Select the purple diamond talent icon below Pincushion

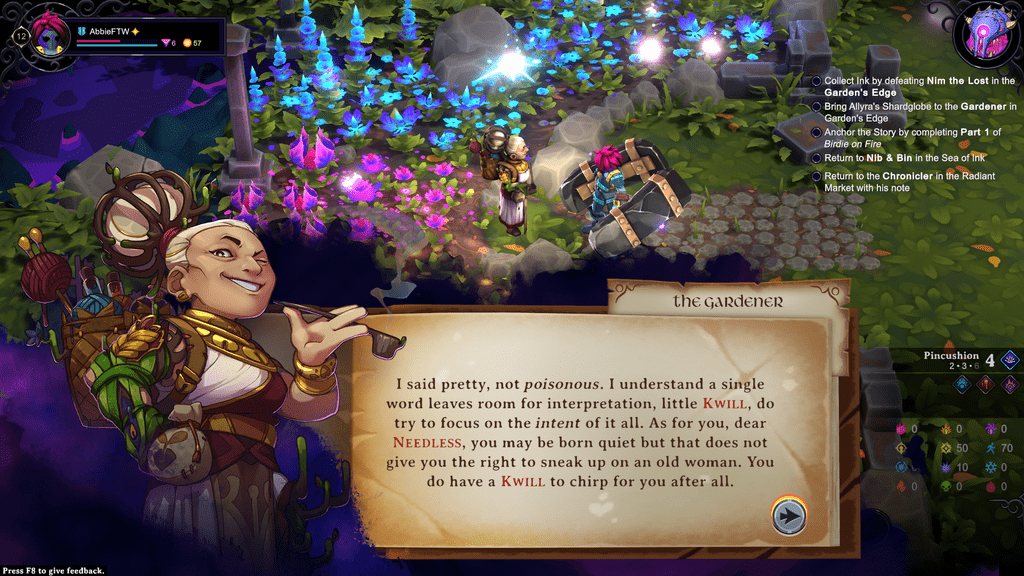point(1010,385)
